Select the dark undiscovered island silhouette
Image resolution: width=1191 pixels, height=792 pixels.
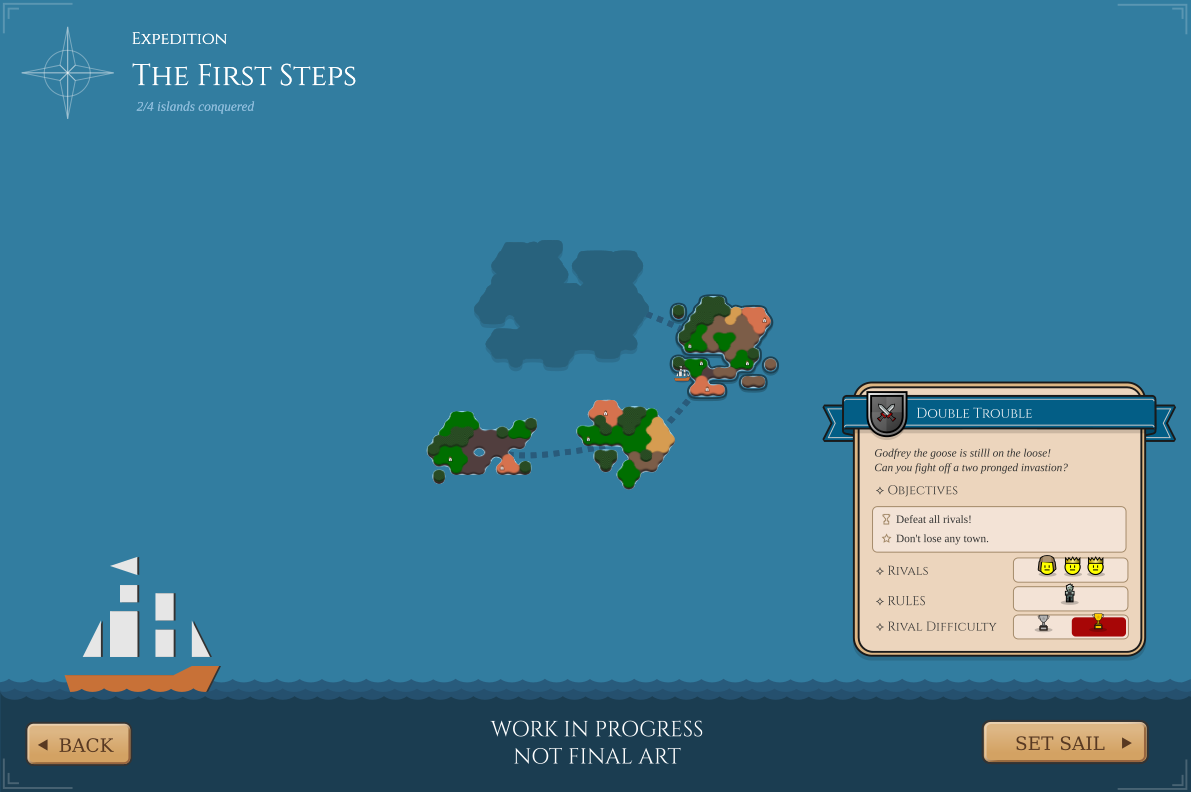coord(558,300)
